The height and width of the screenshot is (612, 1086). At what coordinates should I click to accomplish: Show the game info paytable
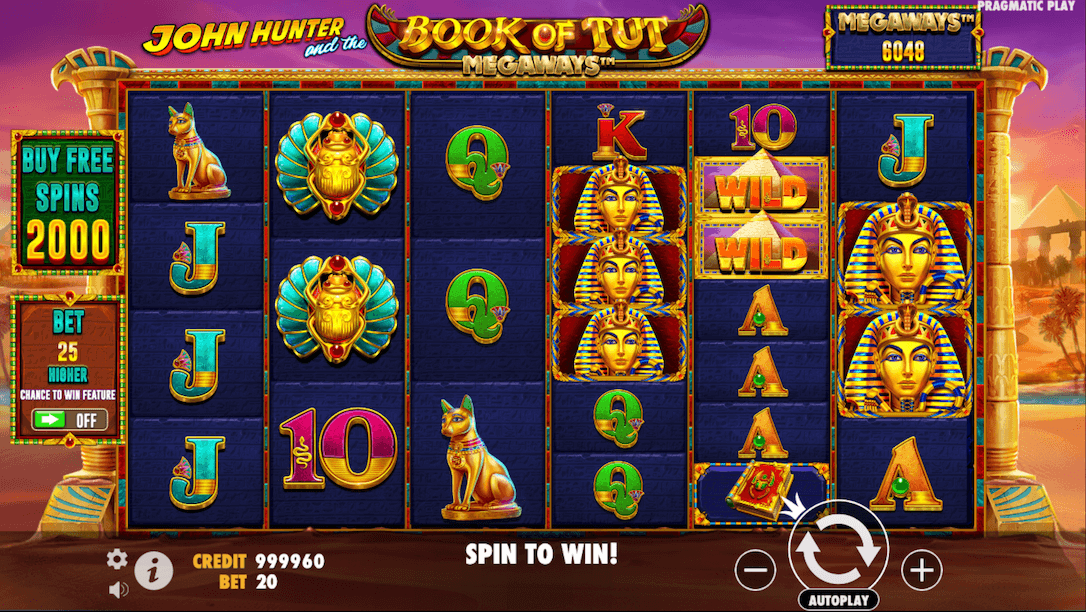click(x=153, y=569)
